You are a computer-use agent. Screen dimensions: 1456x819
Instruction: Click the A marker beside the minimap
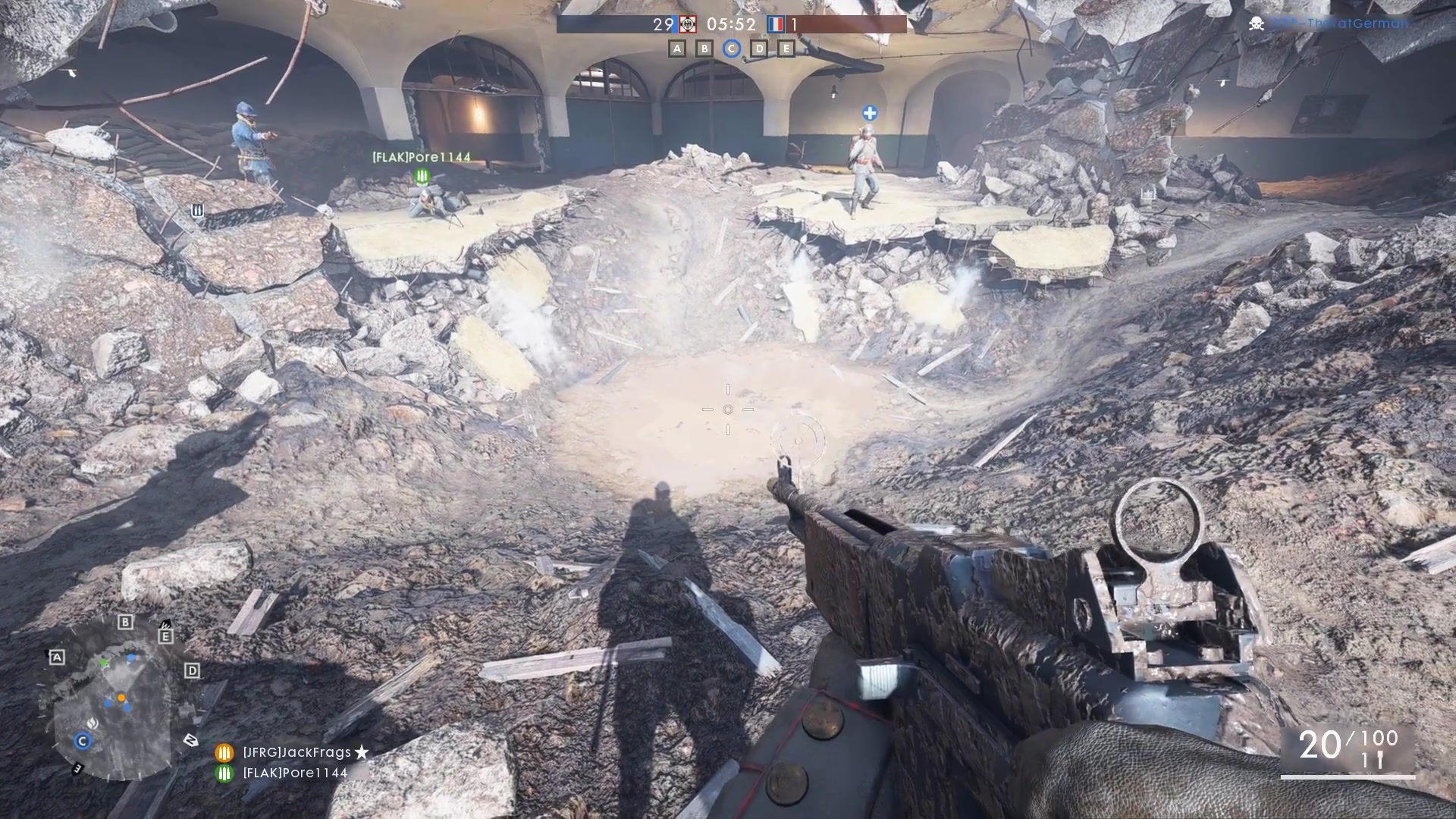pyautogui.click(x=57, y=657)
